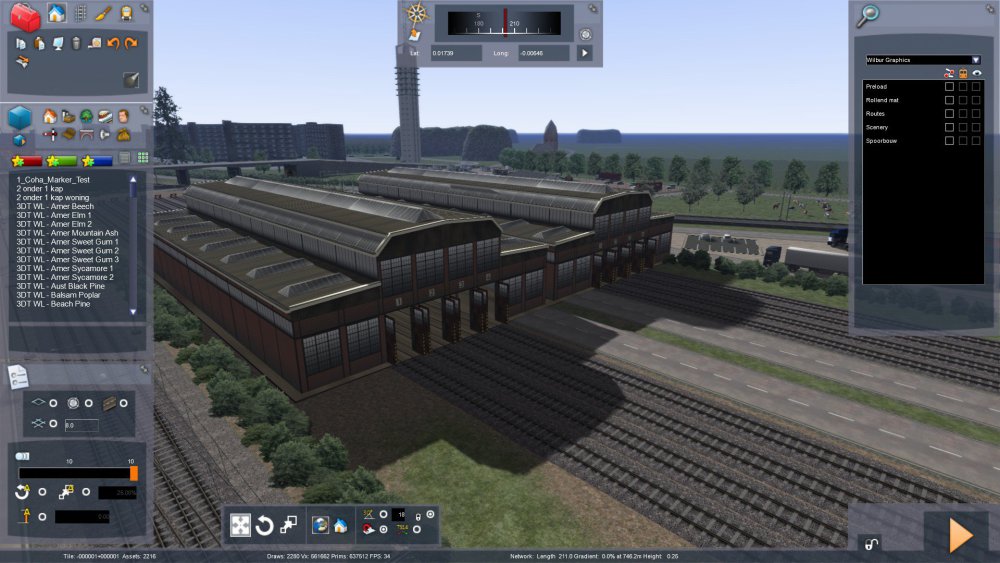Open the red toolbox main menu
Image resolution: width=1000 pixels, height=563 pixels.
pyautogui.click(x=24, y=15)
